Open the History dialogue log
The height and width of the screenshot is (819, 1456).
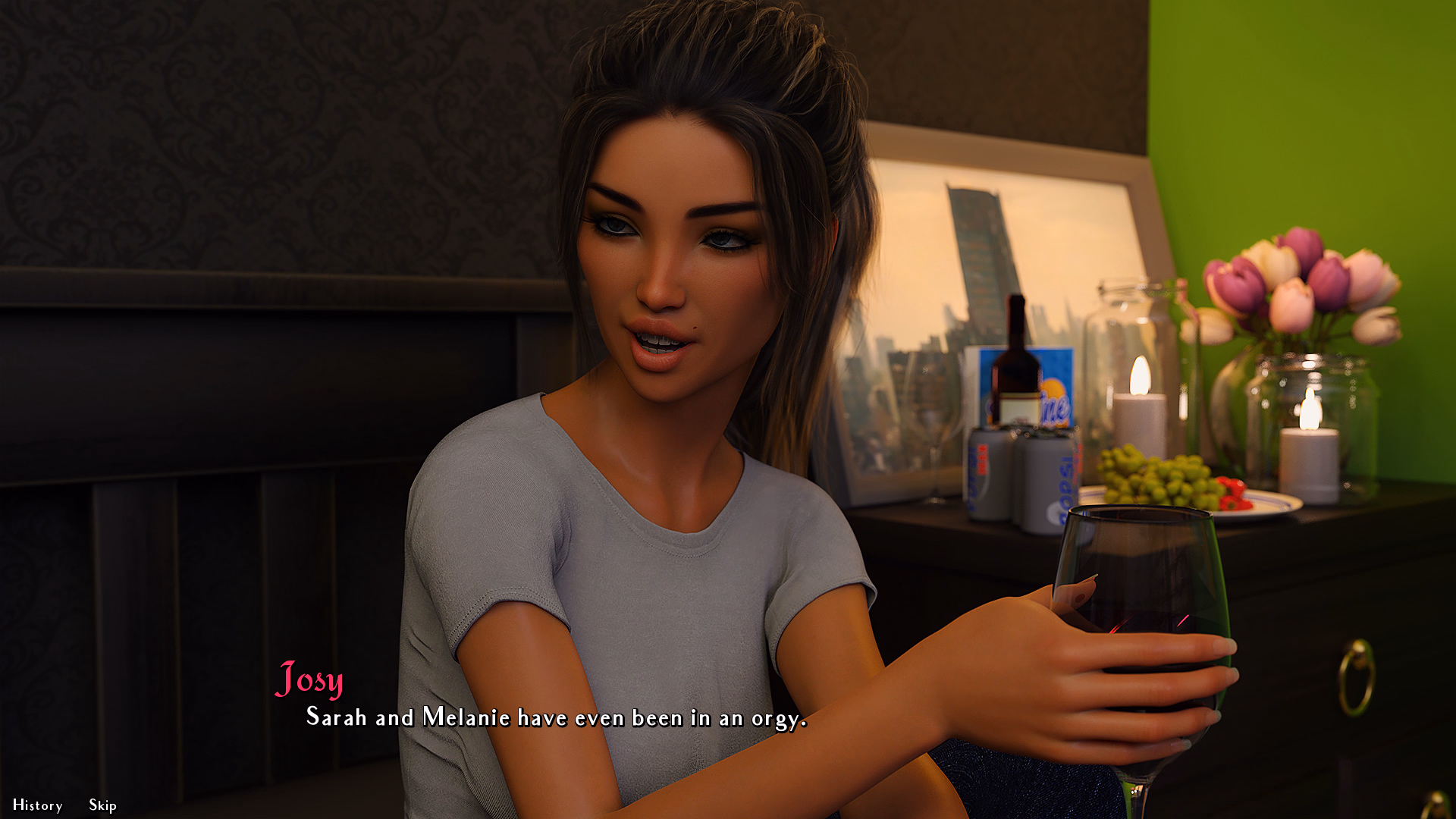click(x=37, y=805)
